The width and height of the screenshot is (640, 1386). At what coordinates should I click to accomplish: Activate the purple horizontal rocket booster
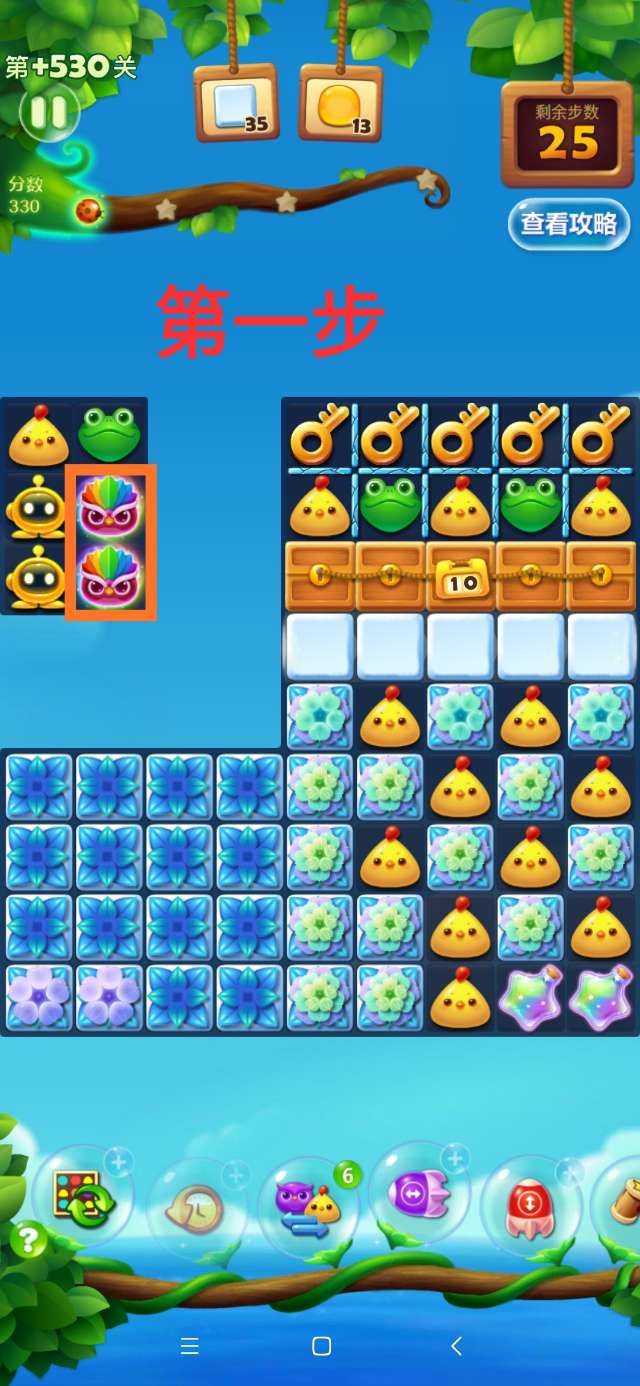[420, 1193]
